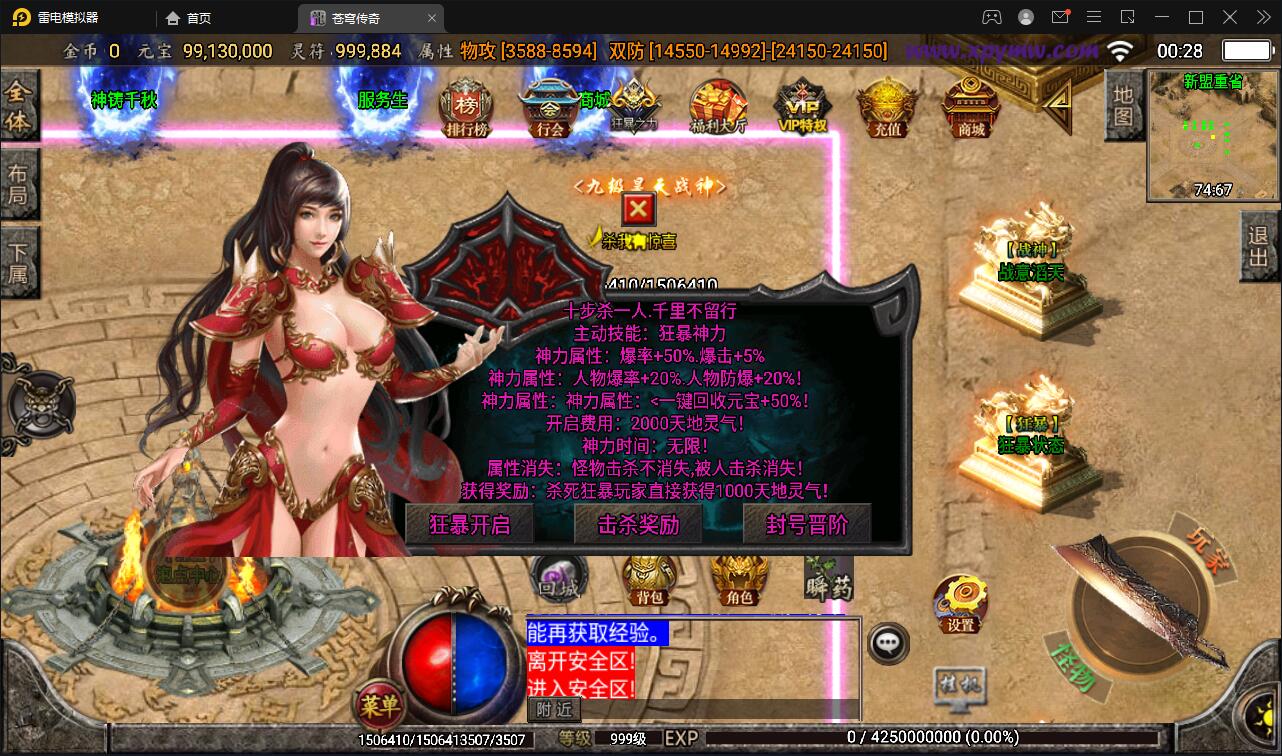Switch to the 首页 browser tab
1282x756 pixels.
coord(185,17)
